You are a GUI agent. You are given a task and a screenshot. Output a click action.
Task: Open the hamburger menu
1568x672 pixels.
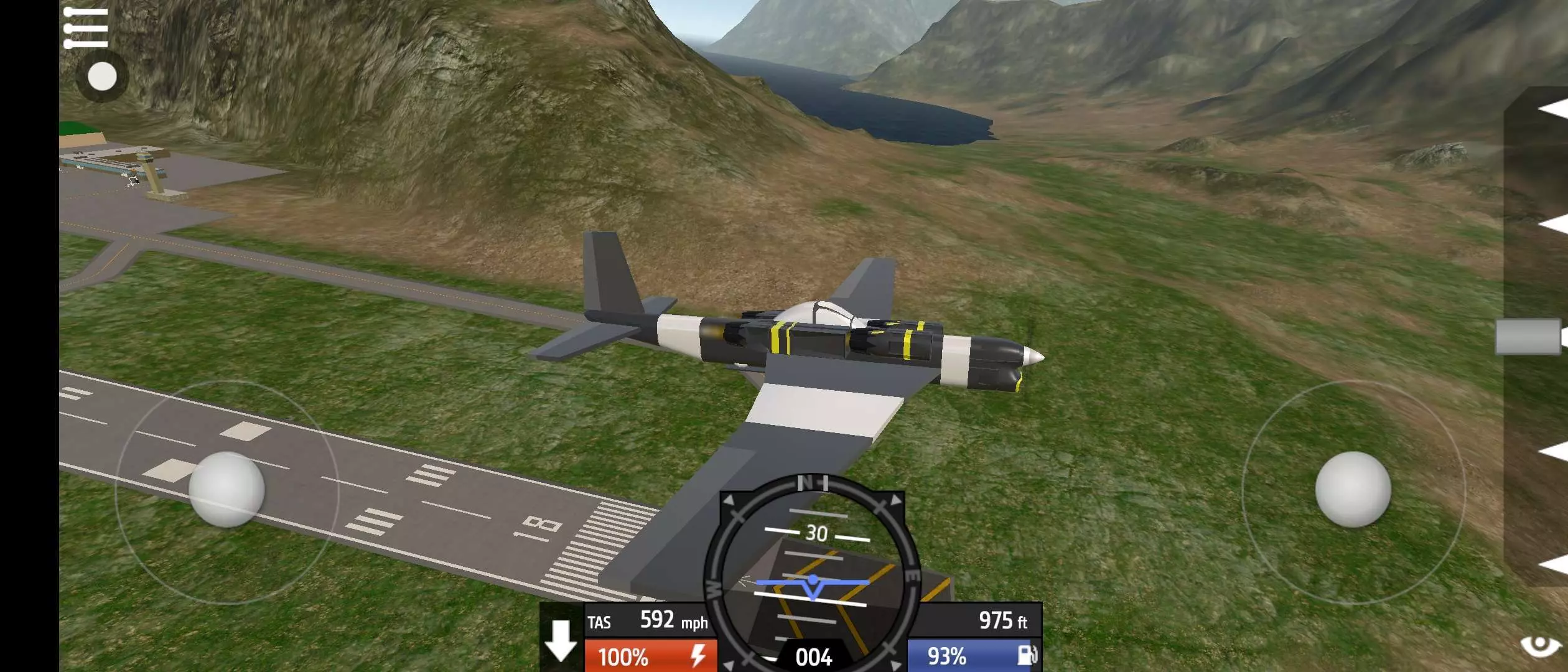coord(86,28)
